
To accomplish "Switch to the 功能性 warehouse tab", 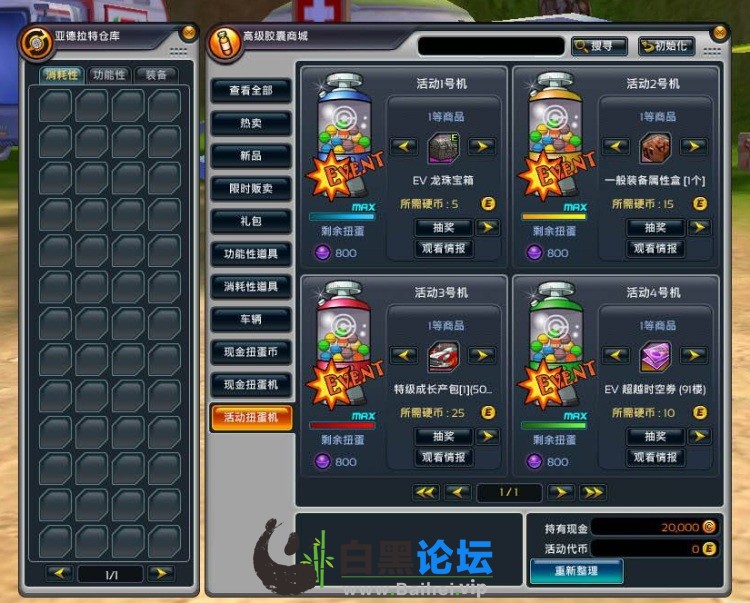I will click(108, 75).
